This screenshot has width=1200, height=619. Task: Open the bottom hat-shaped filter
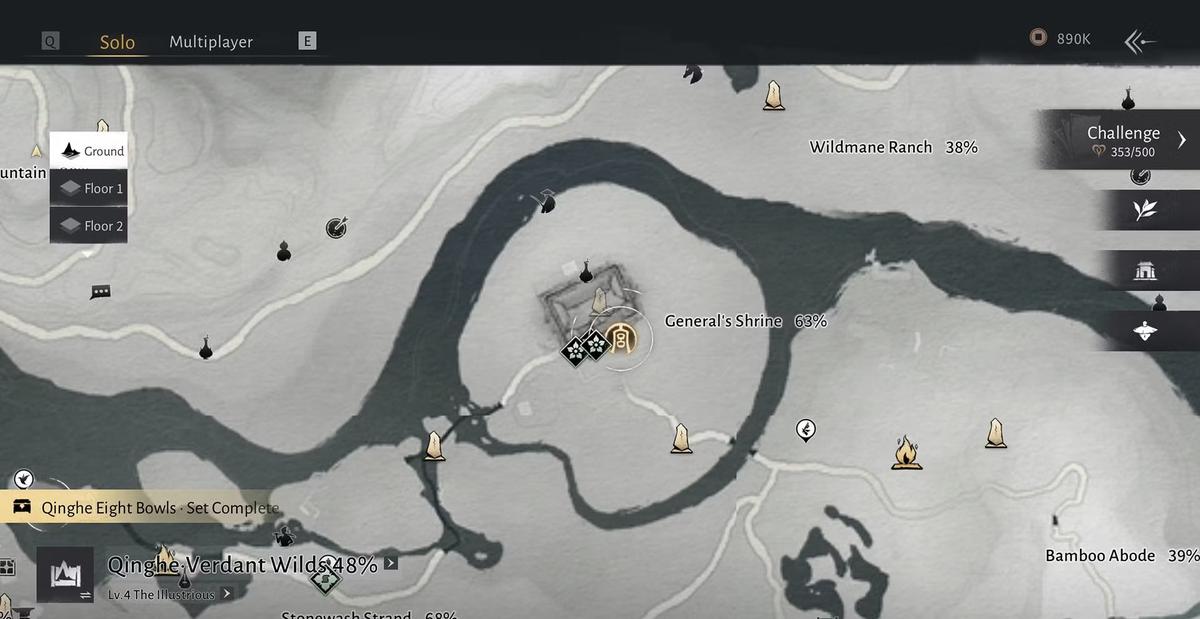(x=1145, y=331)
